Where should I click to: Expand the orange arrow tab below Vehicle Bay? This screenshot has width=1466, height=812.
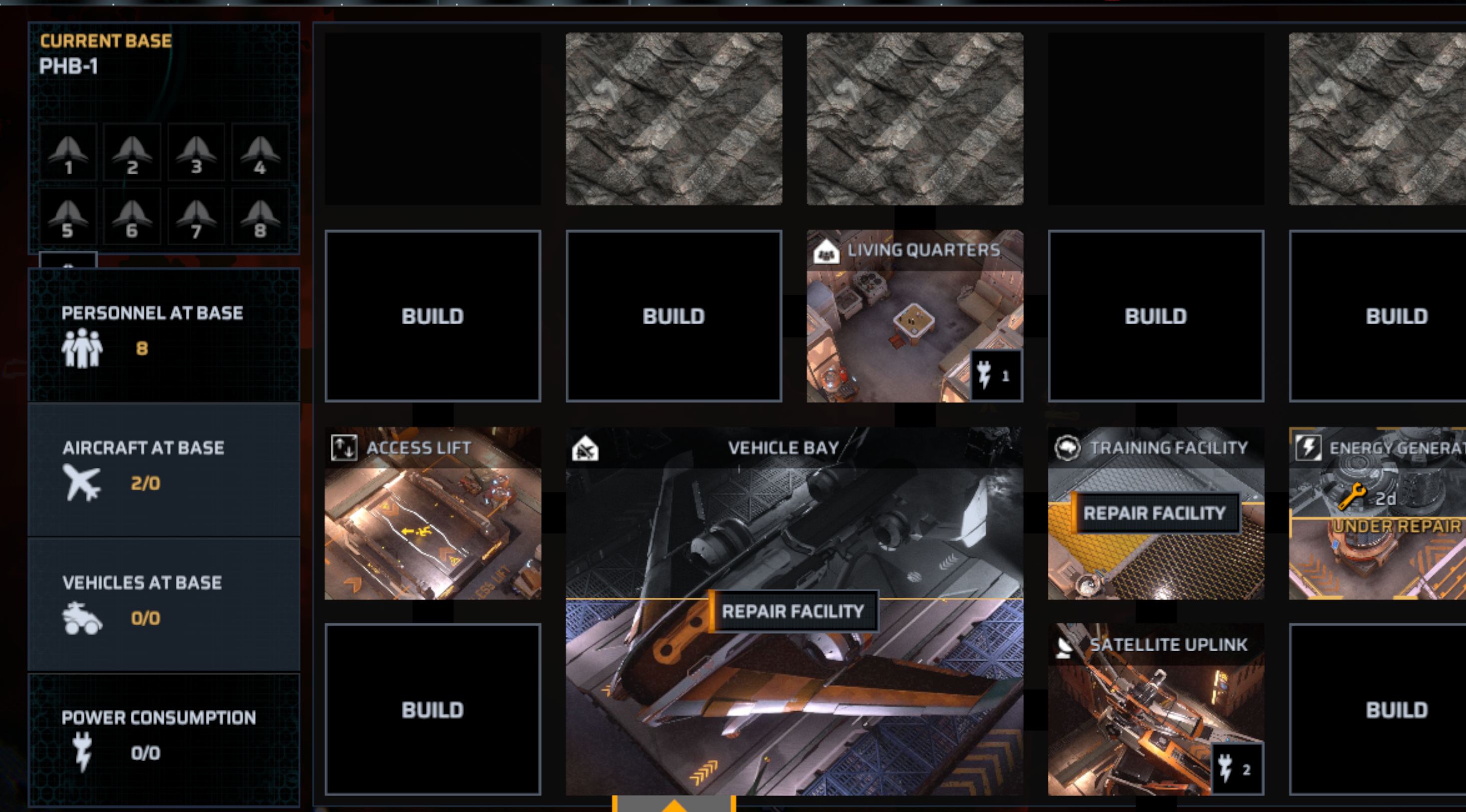tap(674, 804)
